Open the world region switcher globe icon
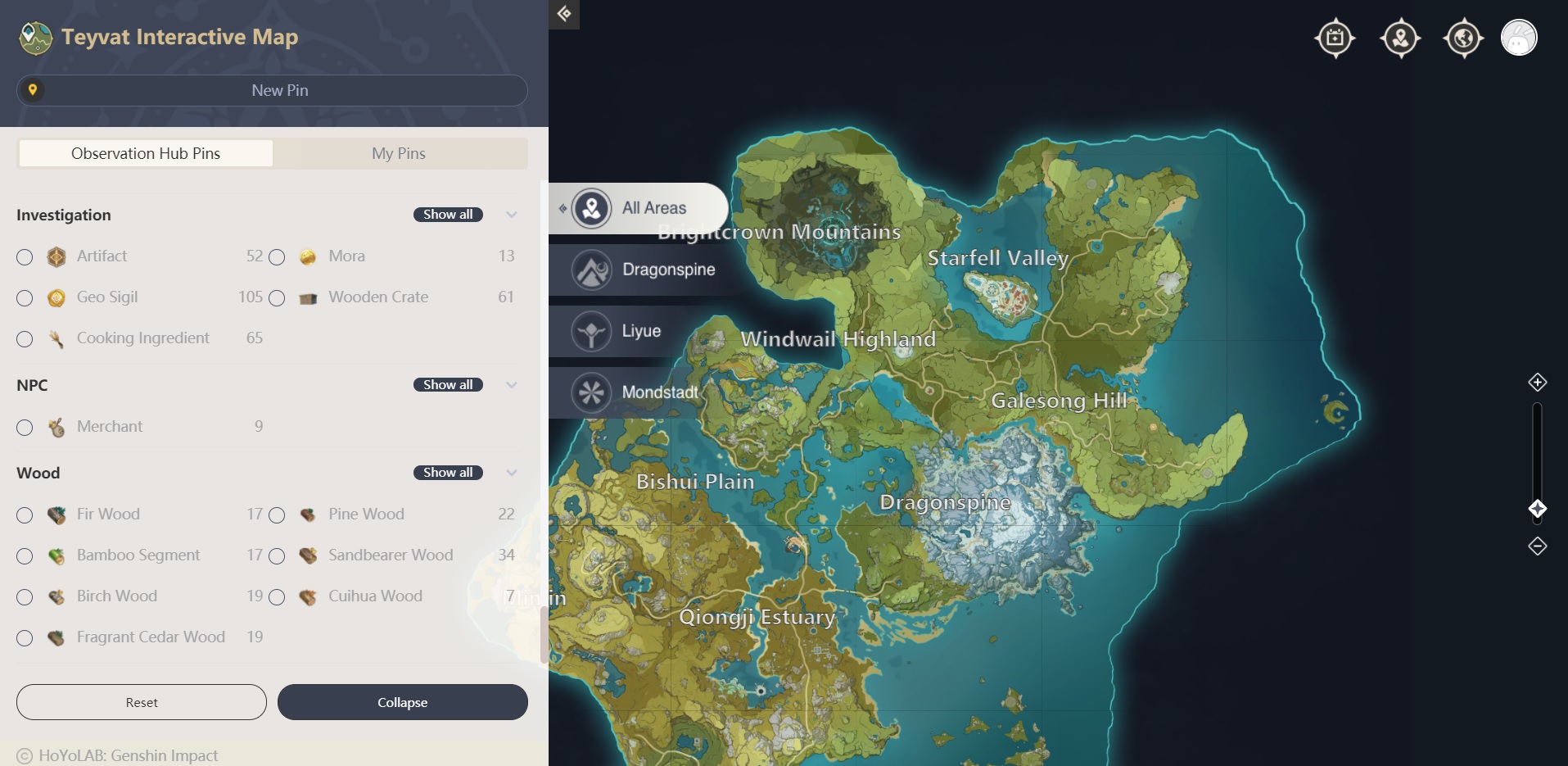Viewport: 1568px width, 766px height. pos(1463,38)
